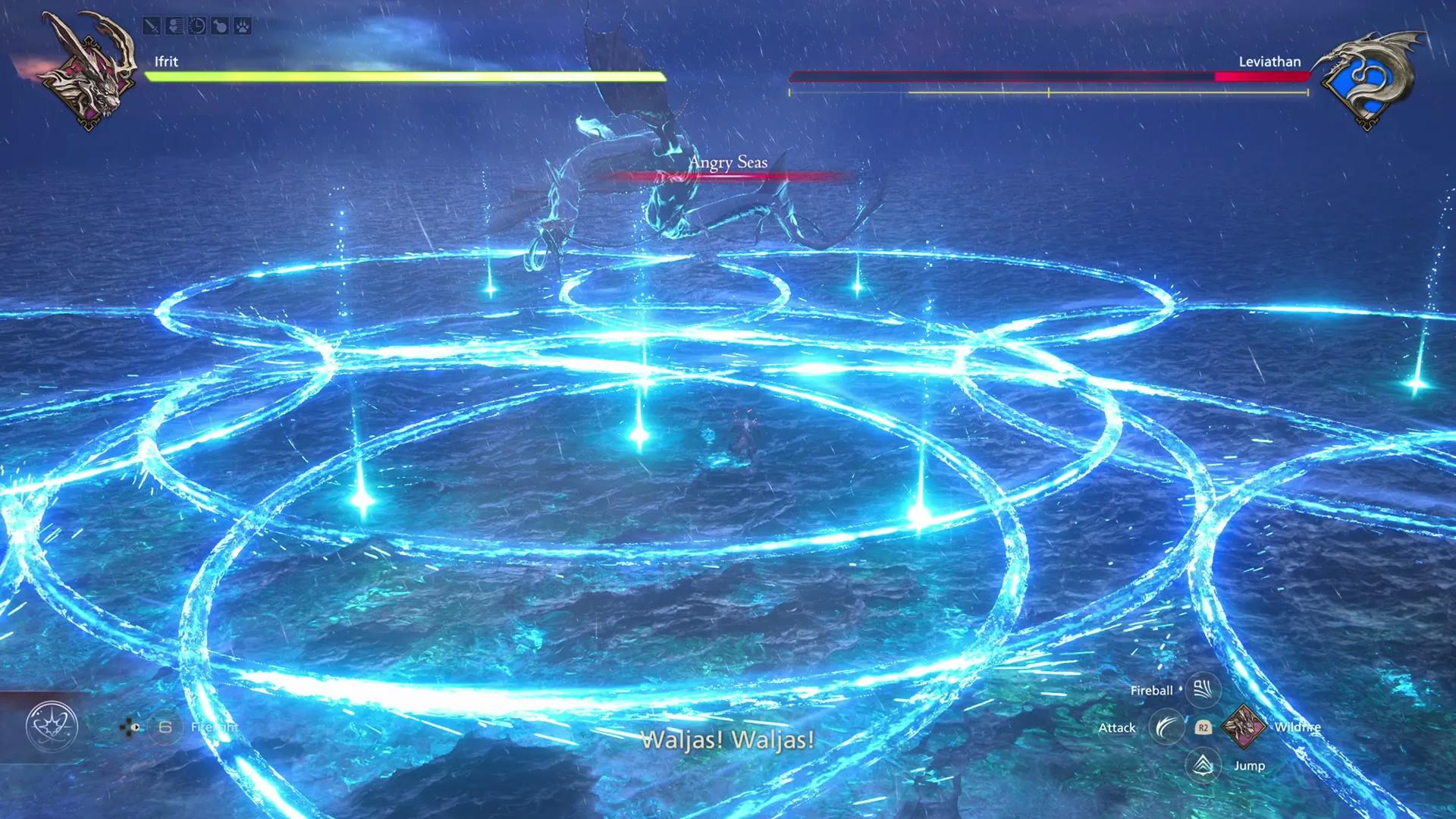Viewport: 1456px width, 819px height.
Task: Open the clock timer icon in the toolbar
Action: click(x=196, y=27)
